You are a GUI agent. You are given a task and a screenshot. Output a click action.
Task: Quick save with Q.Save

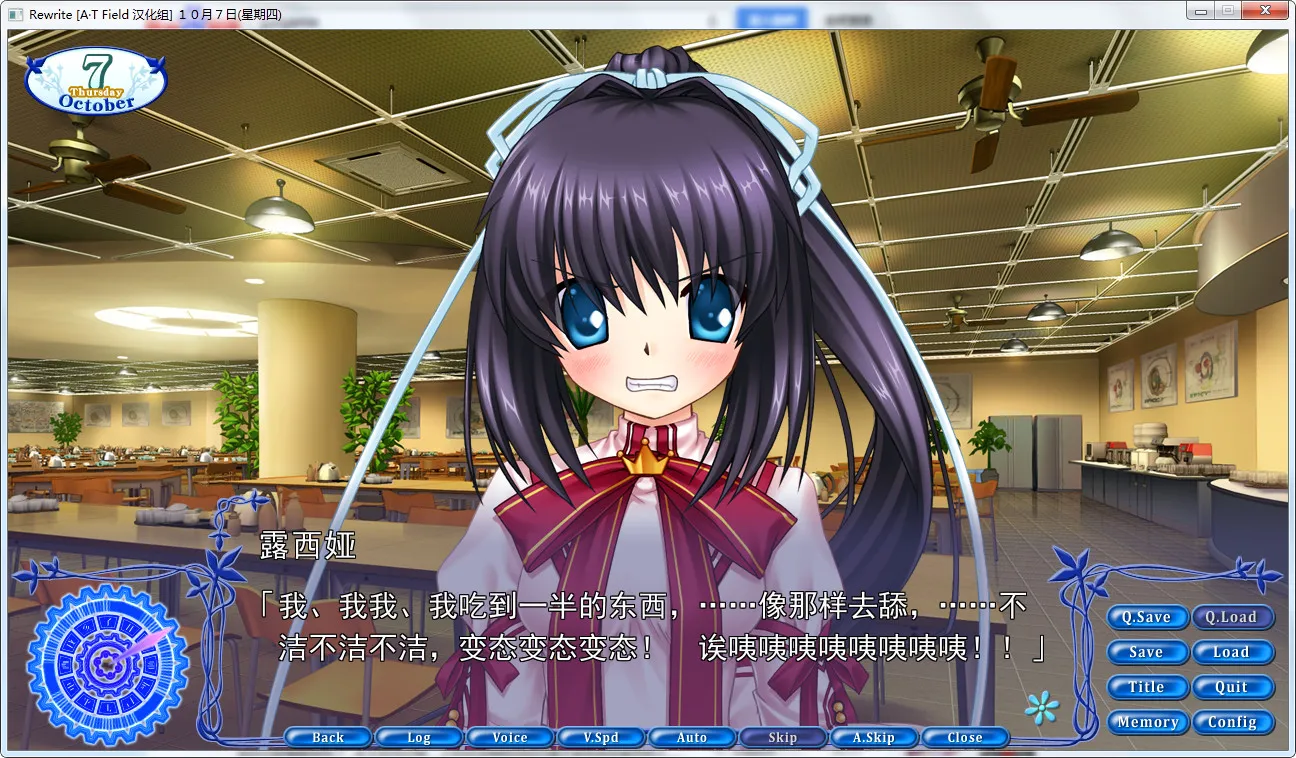point(1147,617)
